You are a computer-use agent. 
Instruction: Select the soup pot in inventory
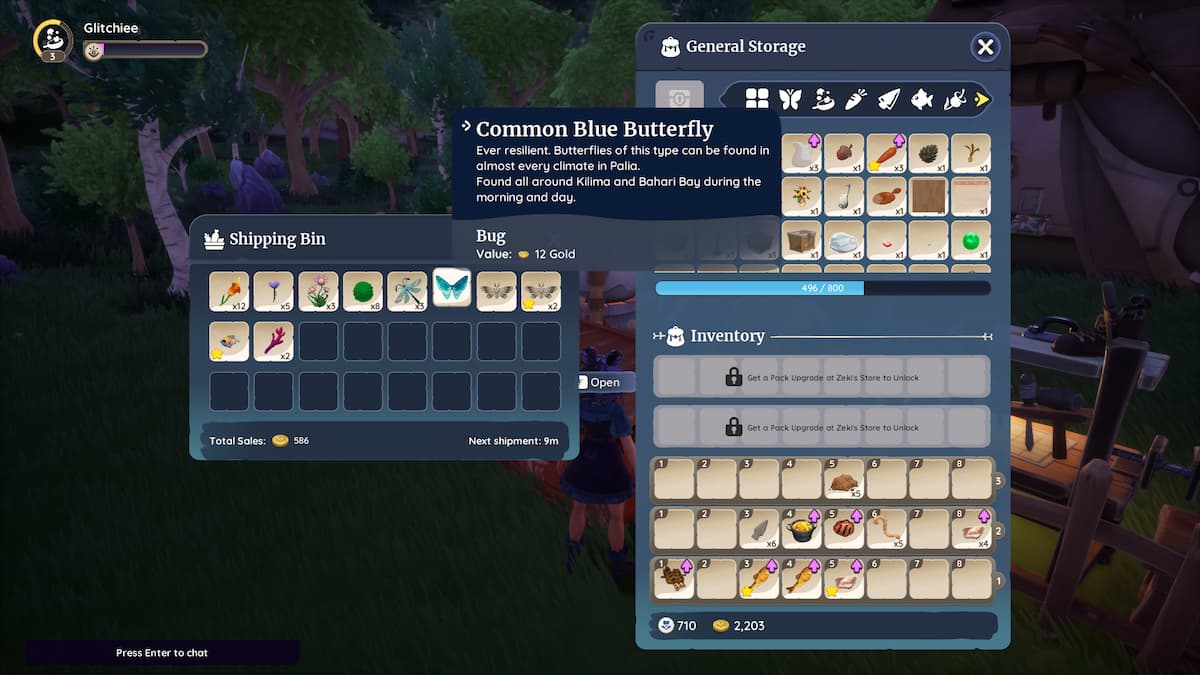click(x=801, y=528)
